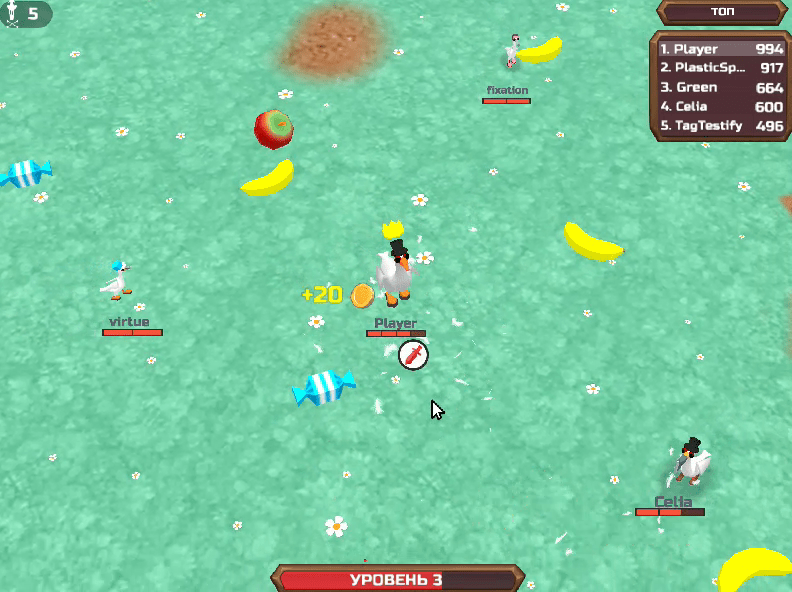Select Celia's row in the leaderboard

[x=720, y=107]
